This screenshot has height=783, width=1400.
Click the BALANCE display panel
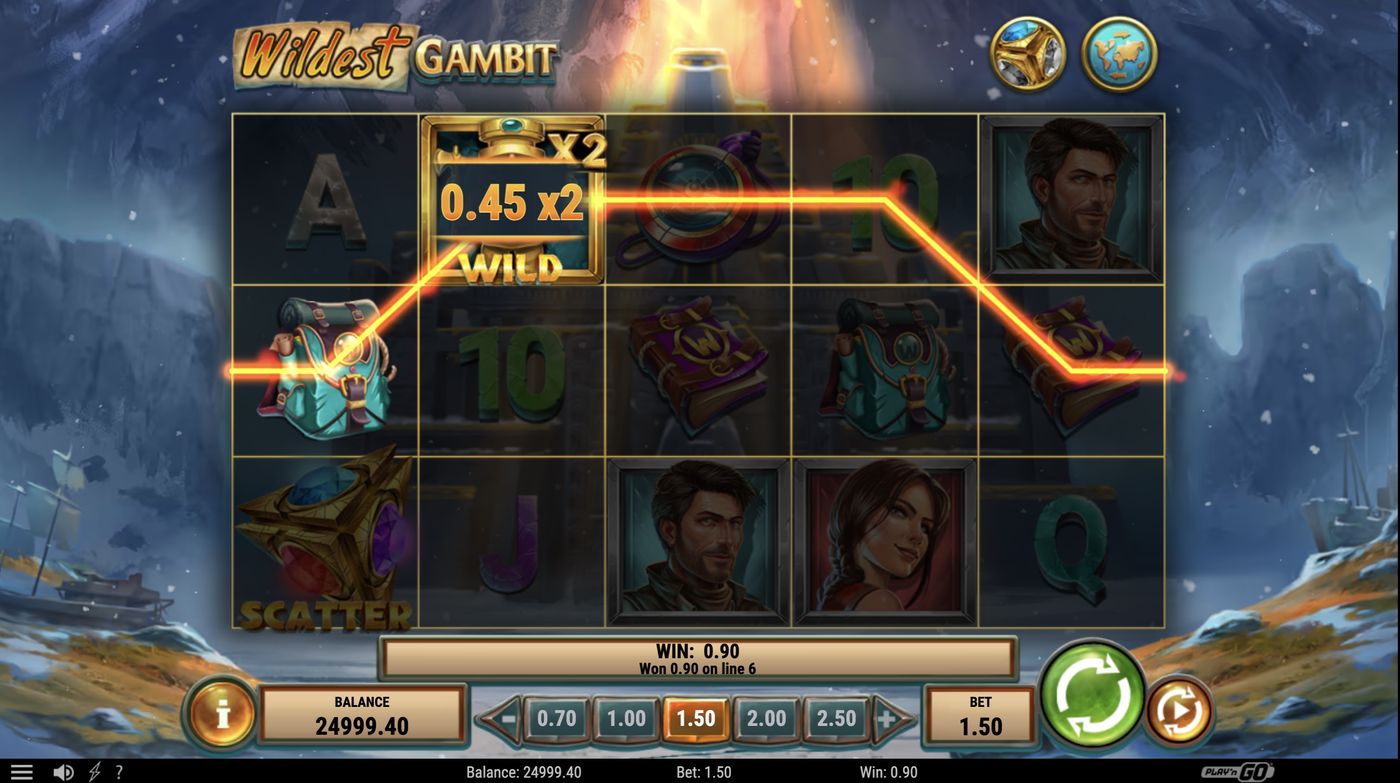click(362, 714)
